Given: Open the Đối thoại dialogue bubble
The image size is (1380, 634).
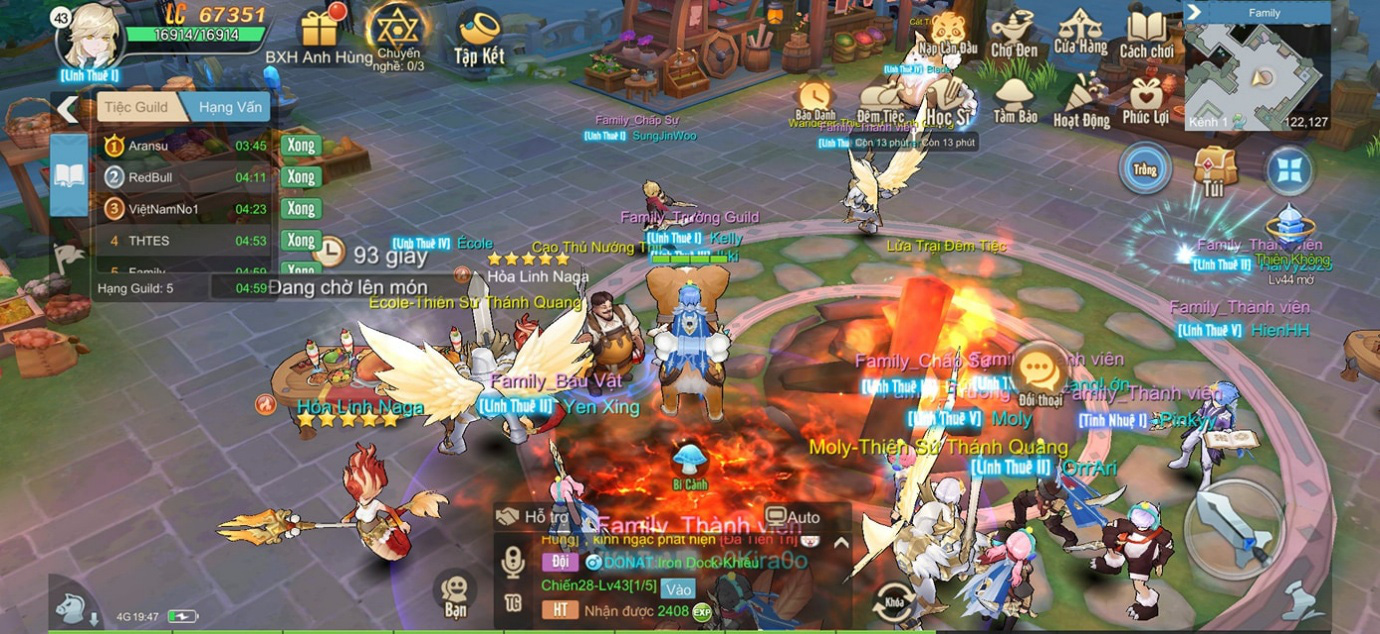Looking at the screenshot, I should tap(1040, 374).
